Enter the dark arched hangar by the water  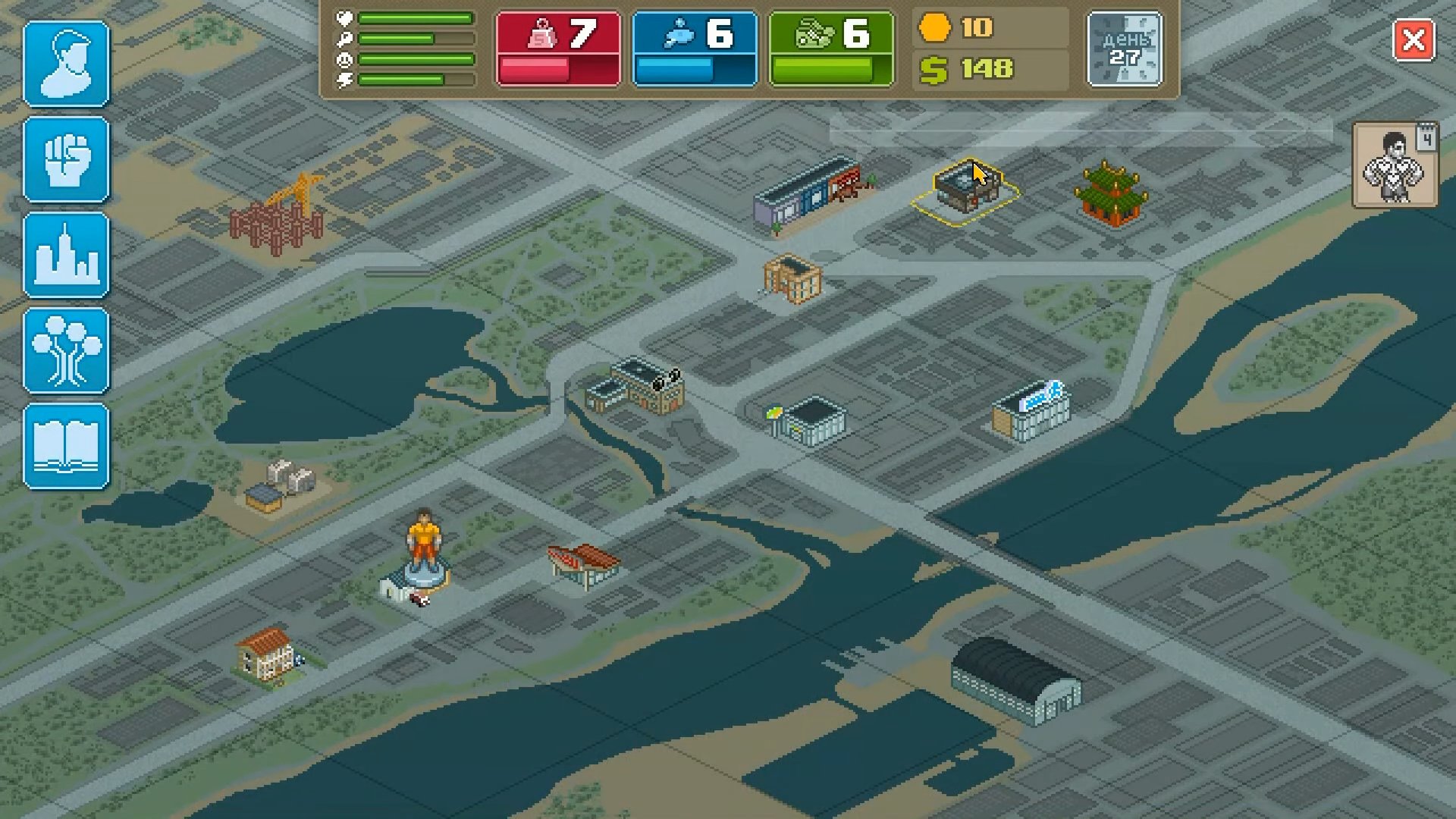tap(1016, 679)
